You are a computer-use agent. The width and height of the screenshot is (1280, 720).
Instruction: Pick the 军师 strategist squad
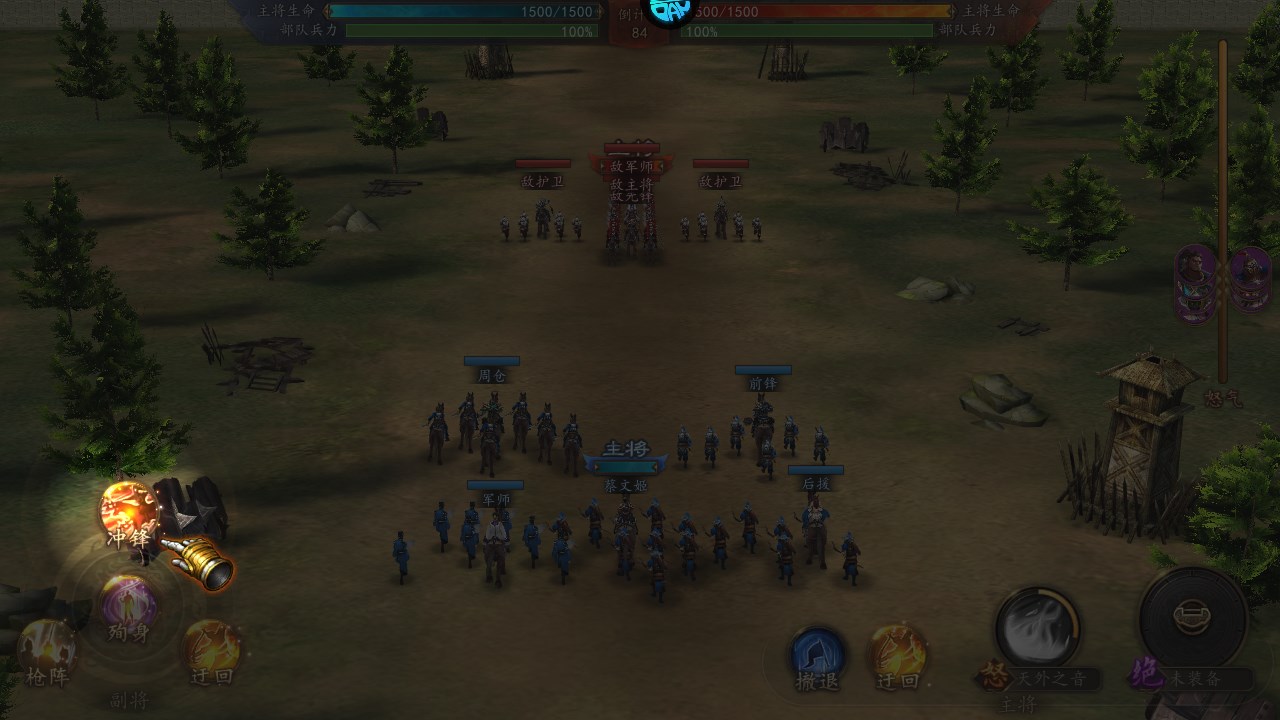pyautogui.click(x=495, y=535)
